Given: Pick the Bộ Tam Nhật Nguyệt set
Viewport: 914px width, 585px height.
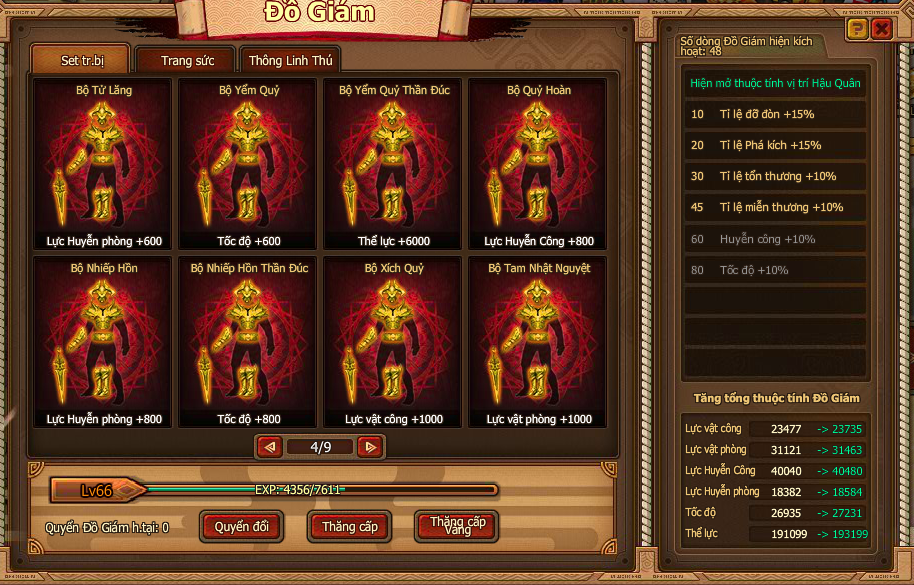Looking at the screenshot, I should click(538, 342).
